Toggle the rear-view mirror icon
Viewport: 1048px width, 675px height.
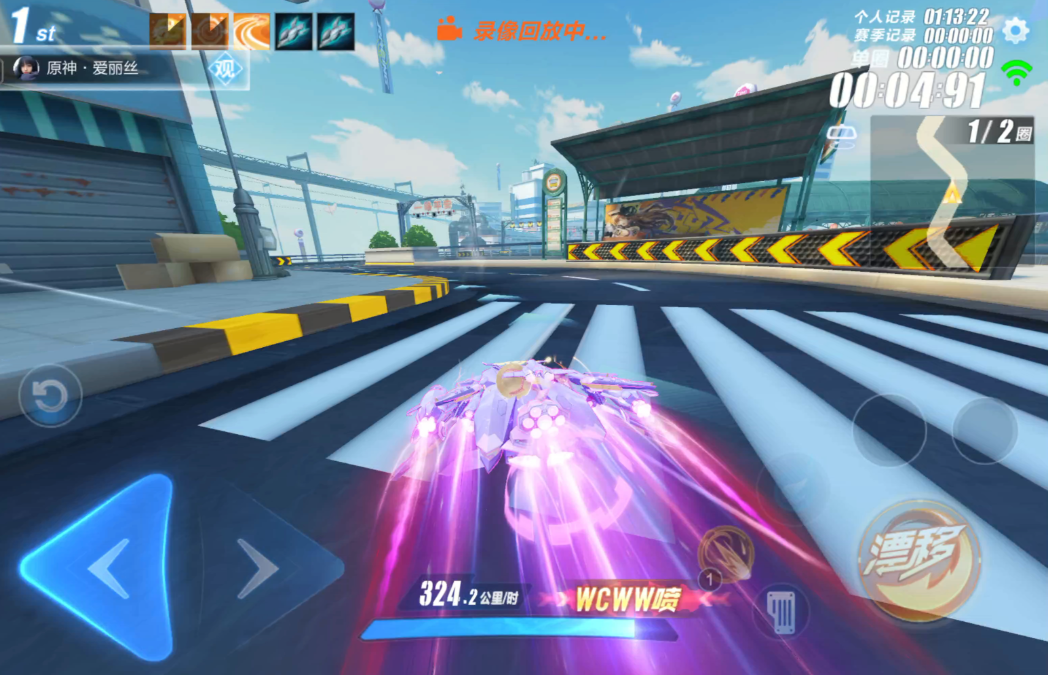point(842,133)
